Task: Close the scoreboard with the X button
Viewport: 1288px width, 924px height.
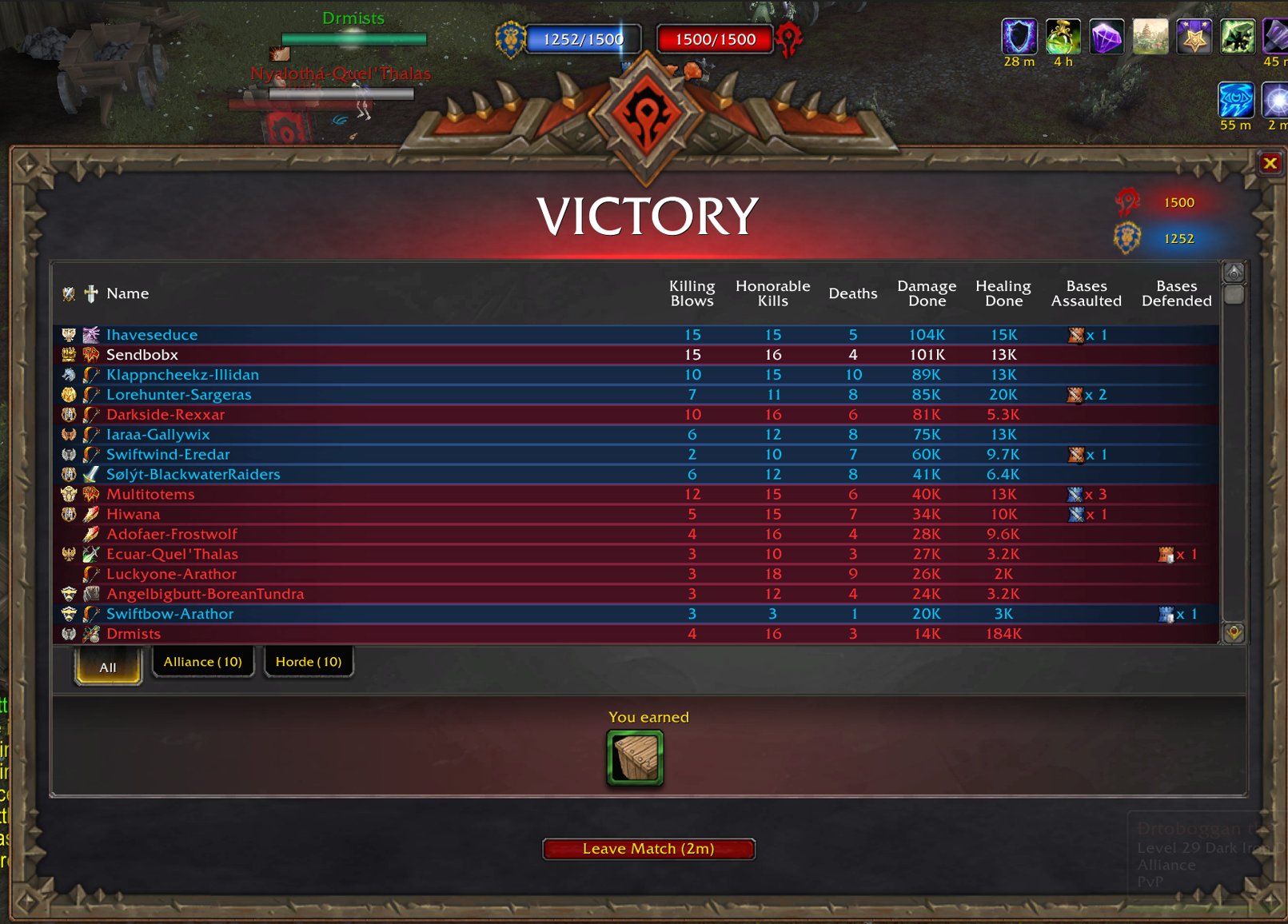Action: point(1270,164)
